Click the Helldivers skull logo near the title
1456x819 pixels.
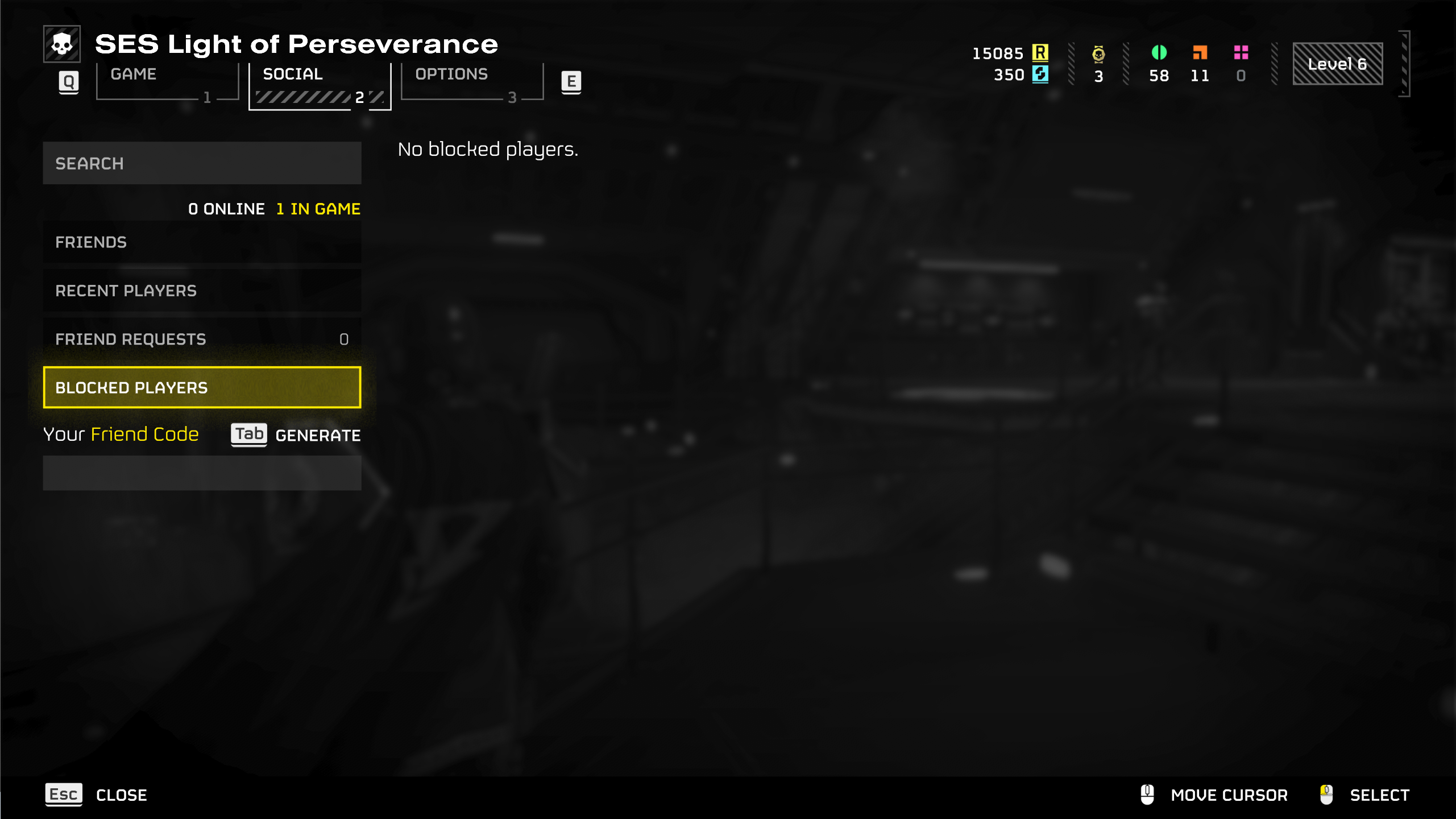pos(63,43)
